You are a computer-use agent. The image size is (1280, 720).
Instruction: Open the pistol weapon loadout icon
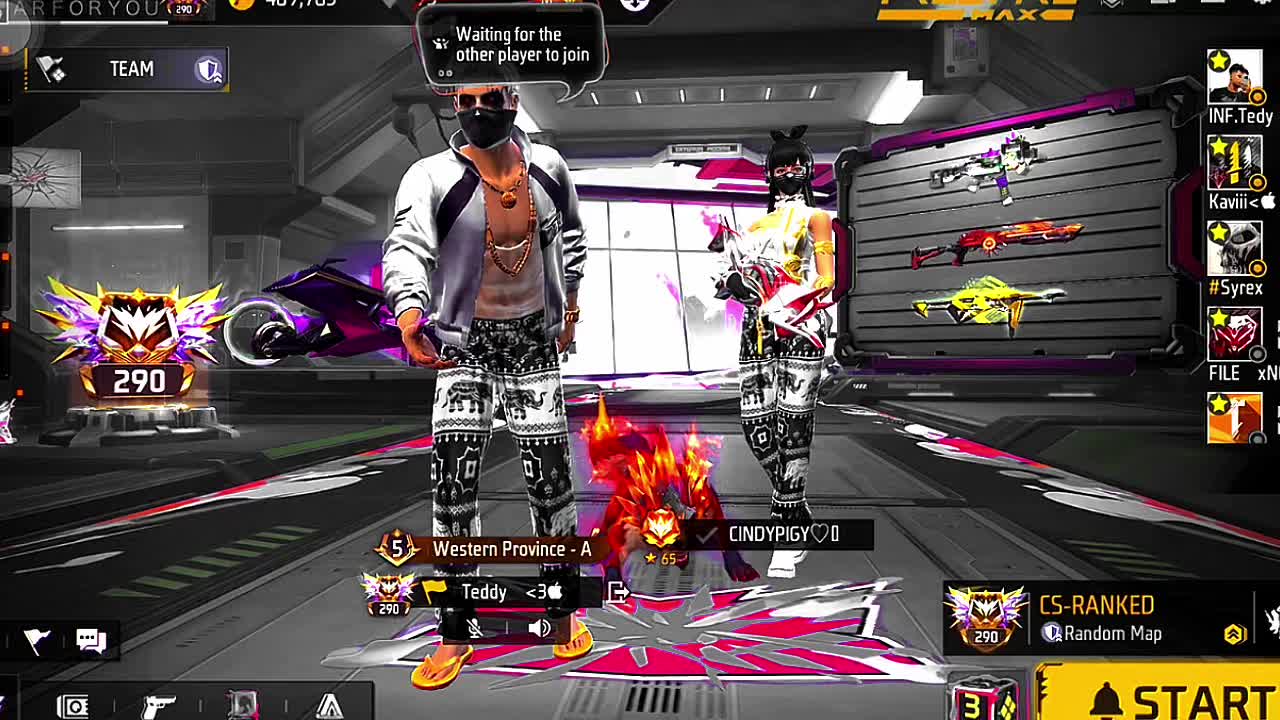click(159, 706)
